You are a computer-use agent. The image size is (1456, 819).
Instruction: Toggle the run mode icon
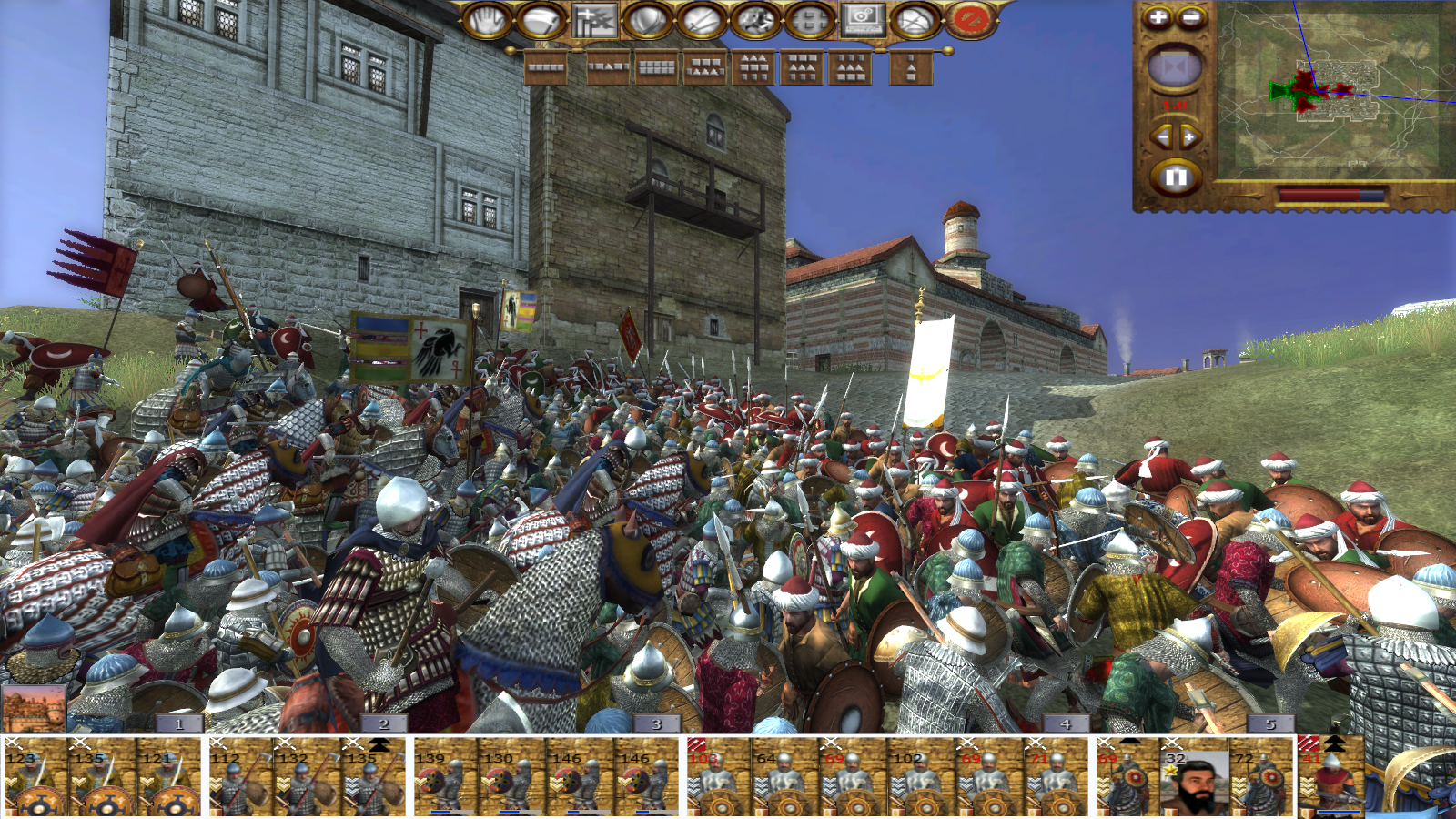(x=754, y=20)
